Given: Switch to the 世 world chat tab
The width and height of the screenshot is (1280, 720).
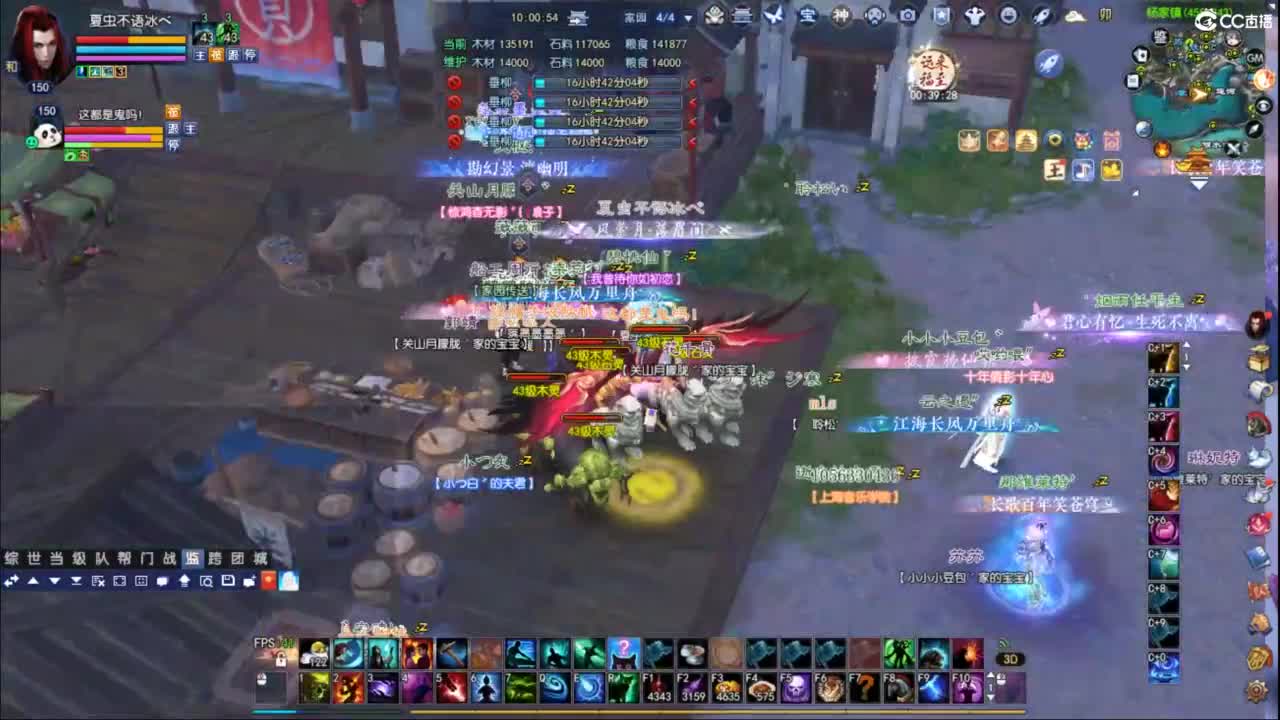Looking at the screenshot, I should pos(34,558).
